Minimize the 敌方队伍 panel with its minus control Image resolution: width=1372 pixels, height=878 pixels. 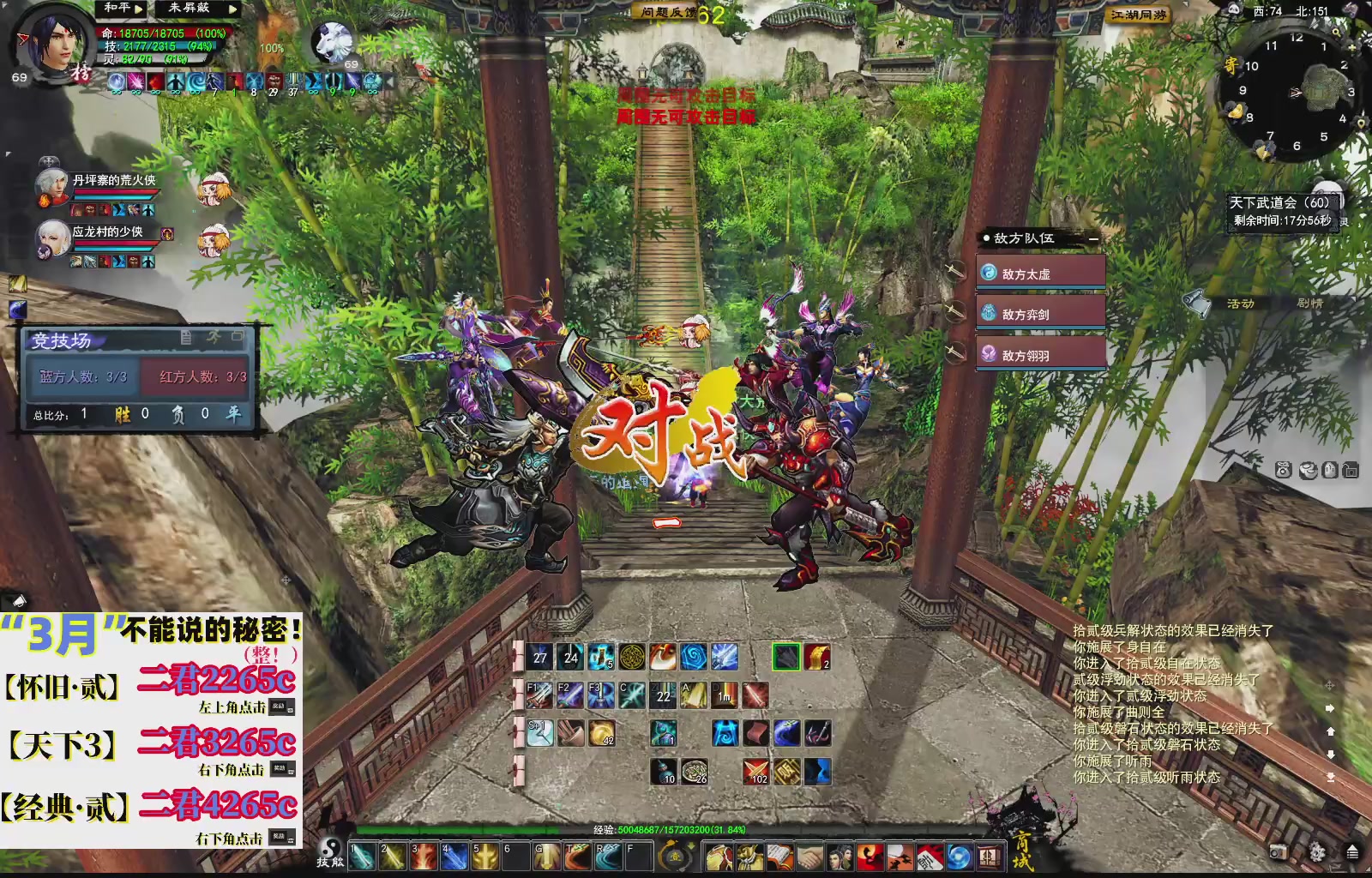click(1092, 240)
